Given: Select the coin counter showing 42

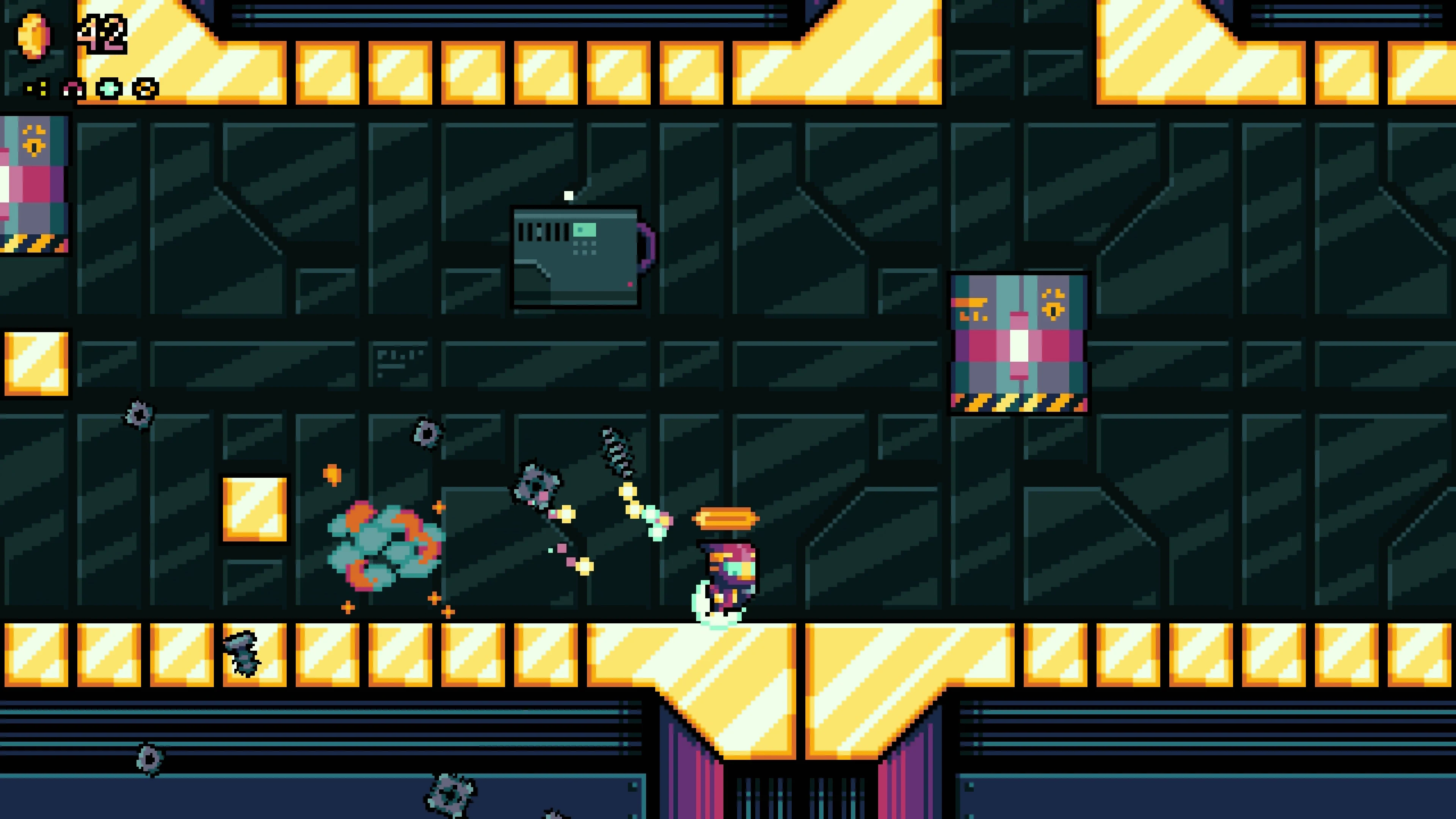Looking at the screenshot, I should 102,34.
